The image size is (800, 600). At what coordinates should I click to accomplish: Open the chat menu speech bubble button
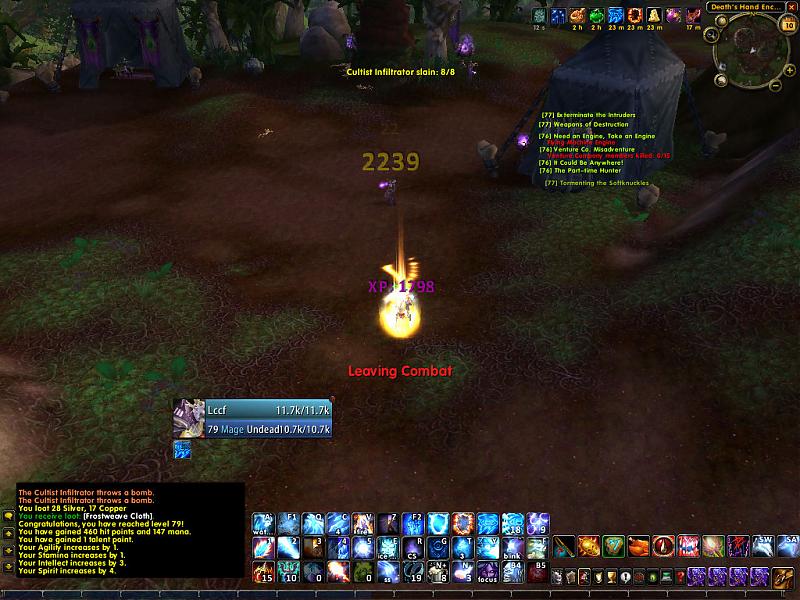click(x=7, y=517)
